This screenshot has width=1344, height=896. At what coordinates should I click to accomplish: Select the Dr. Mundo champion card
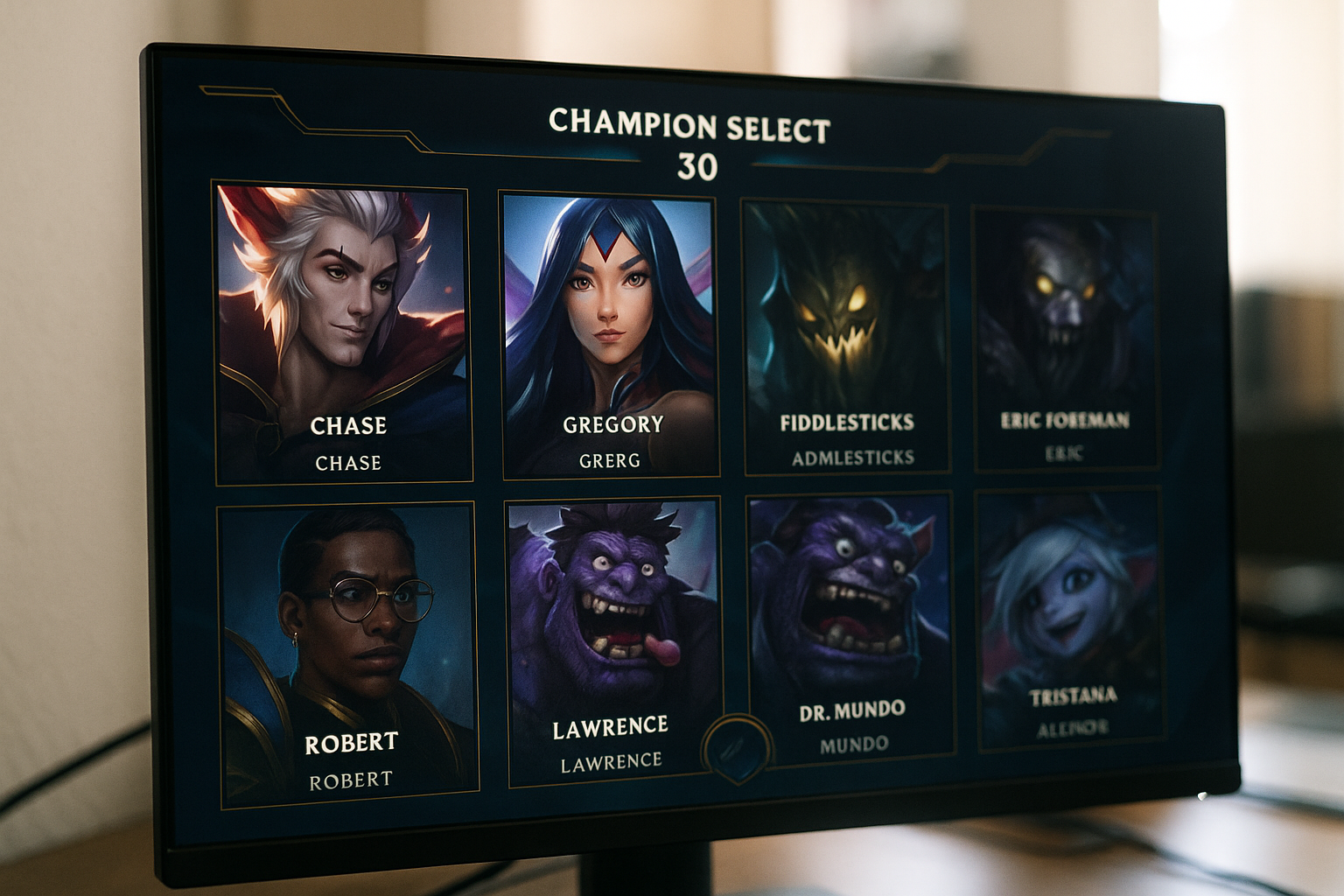pyautogui.click(x=850, y=626)
